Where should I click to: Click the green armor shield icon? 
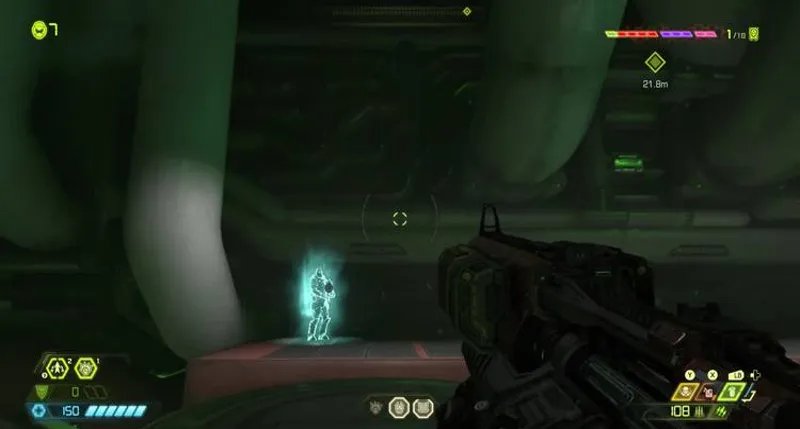pyautogui.click(x=41, y=392)
